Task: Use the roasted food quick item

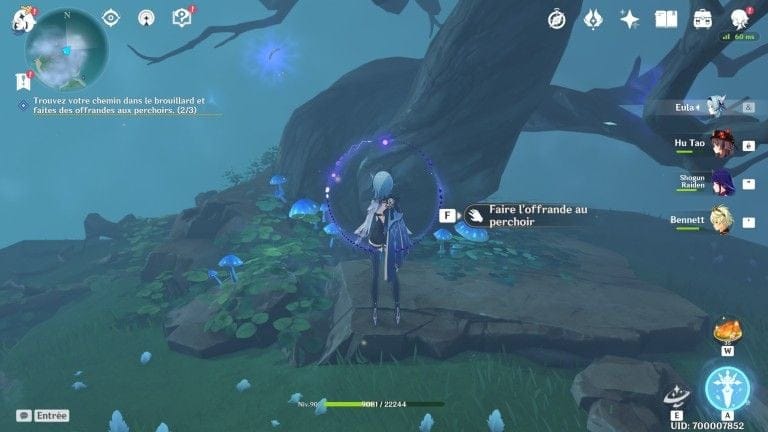Action: (727, 331)
